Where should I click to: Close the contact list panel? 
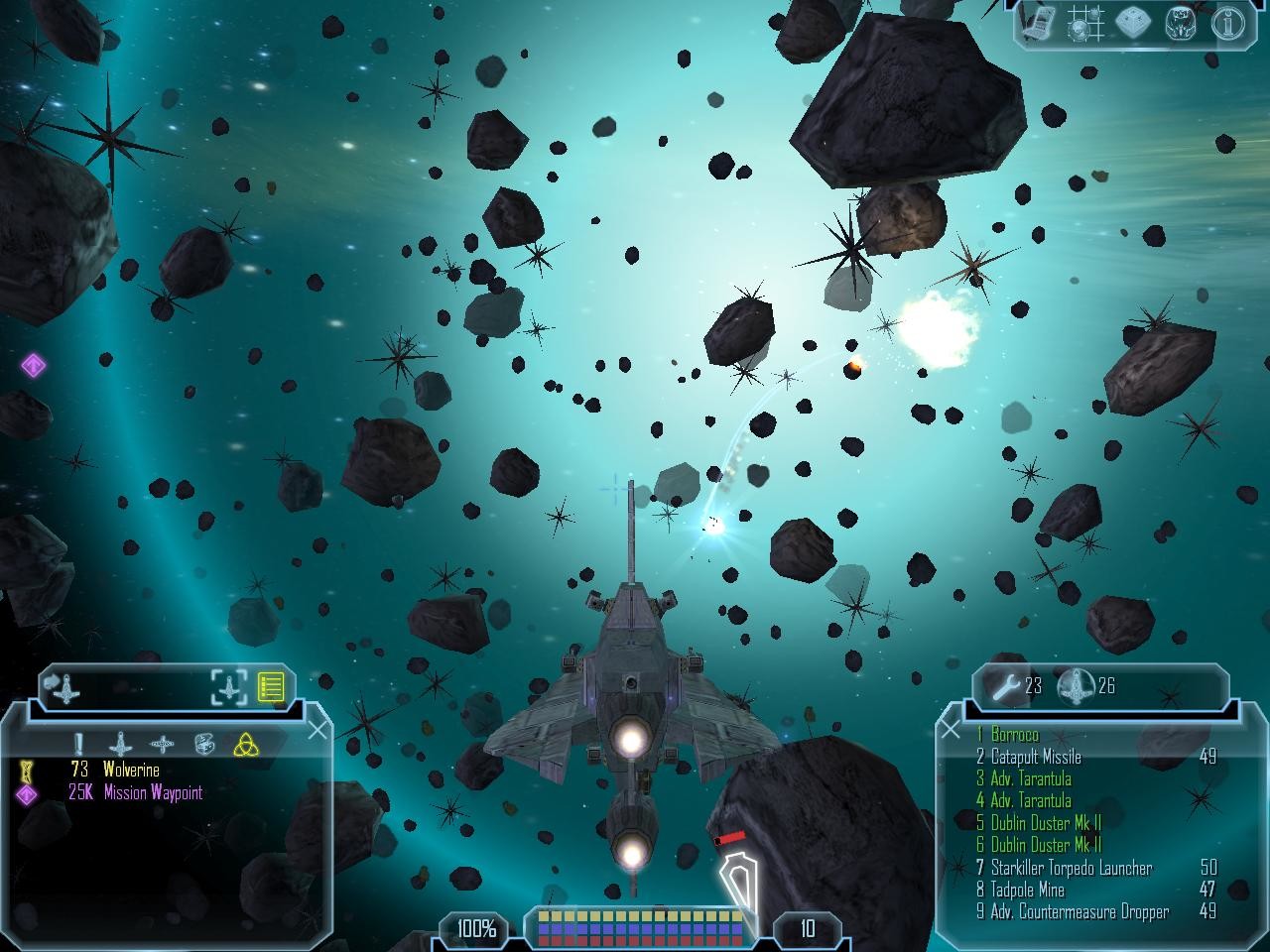pos(317,731)
